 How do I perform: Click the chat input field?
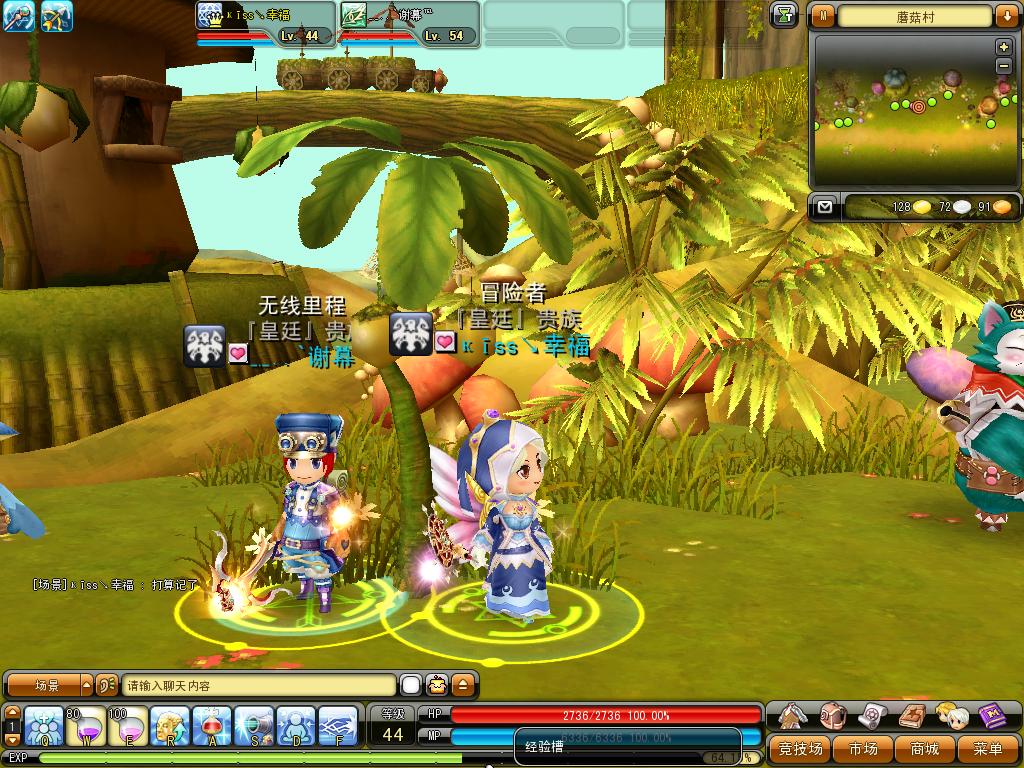coord(258,686)
